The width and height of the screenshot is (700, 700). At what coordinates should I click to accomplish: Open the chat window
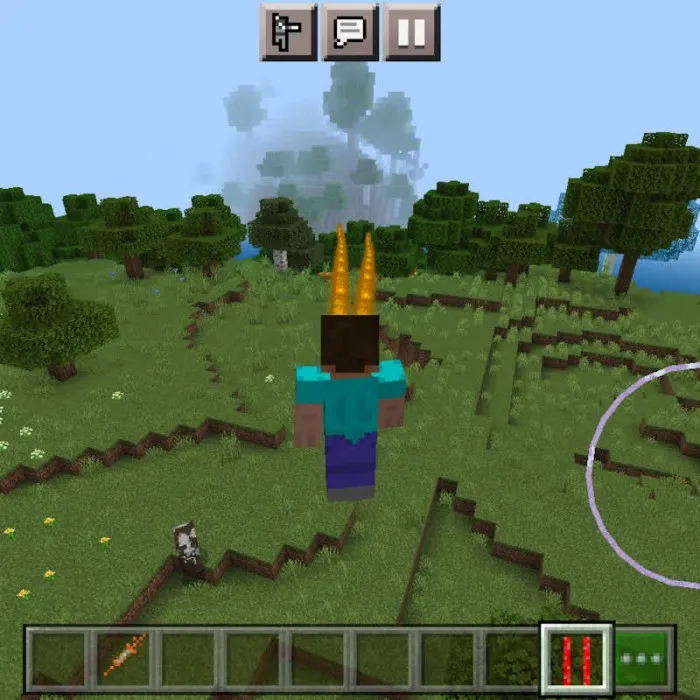coord(349,32)
